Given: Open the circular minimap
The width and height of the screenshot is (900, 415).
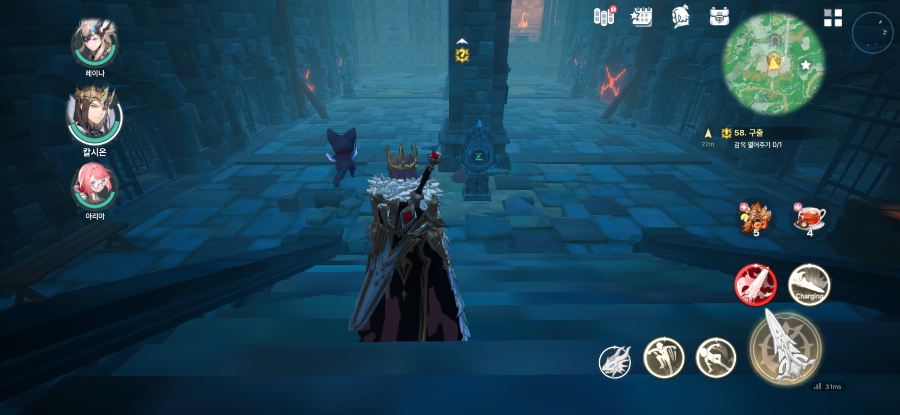Looking at the screenshot, I should pyautogui.click(x=773, y=65).
